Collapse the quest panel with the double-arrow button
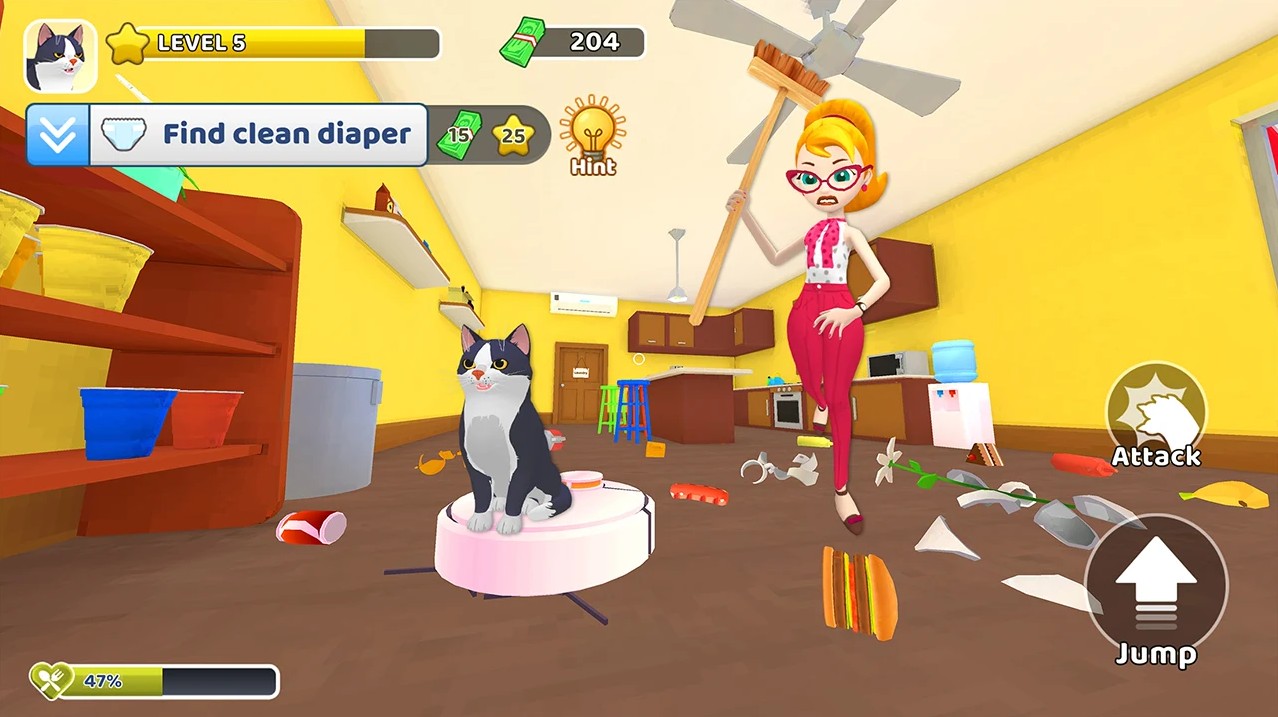 click(58, 135)
